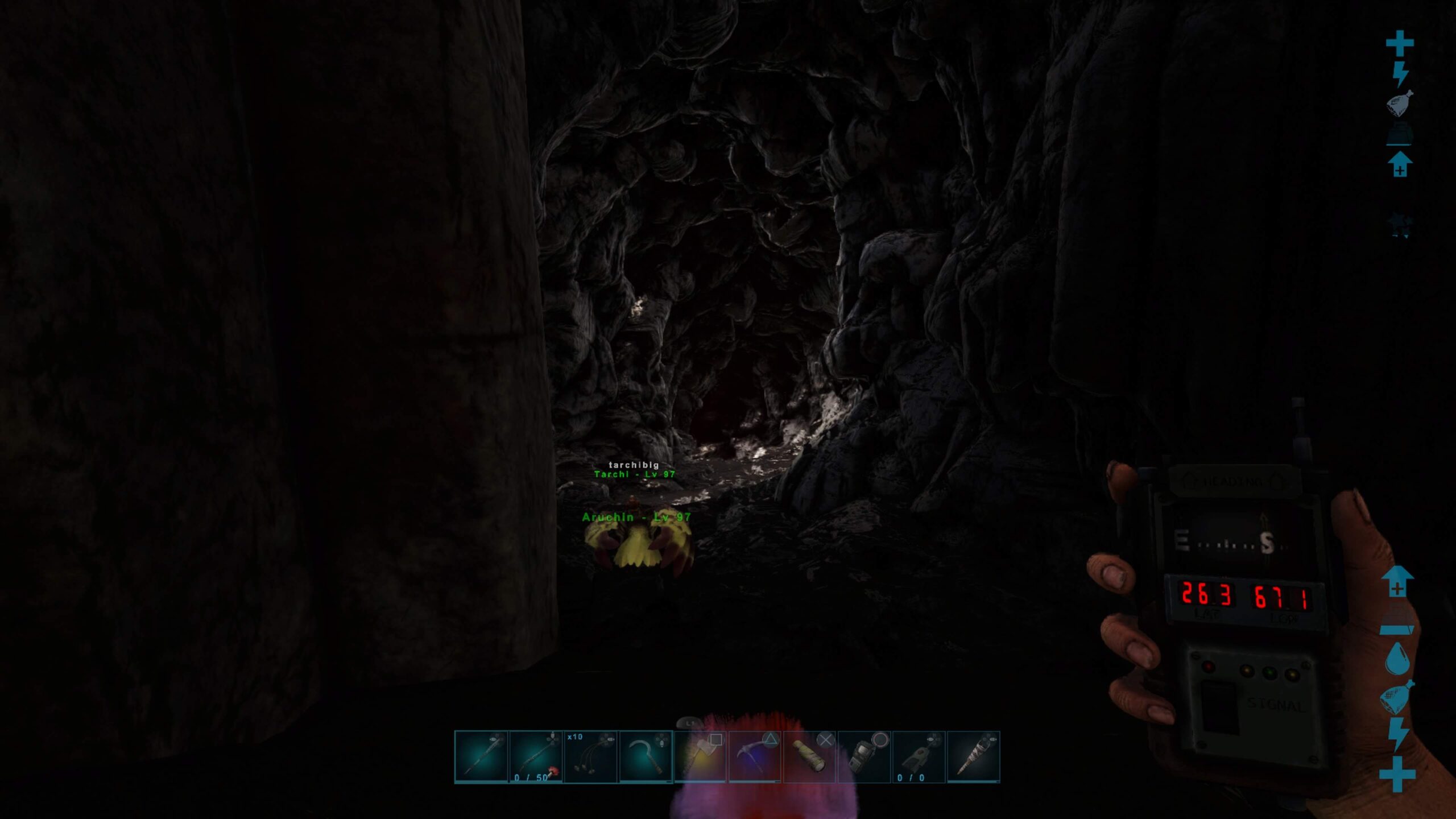Choose the hatchet hotbar slot
This screenshot has width=1456, height=819.
coord(700,757)
